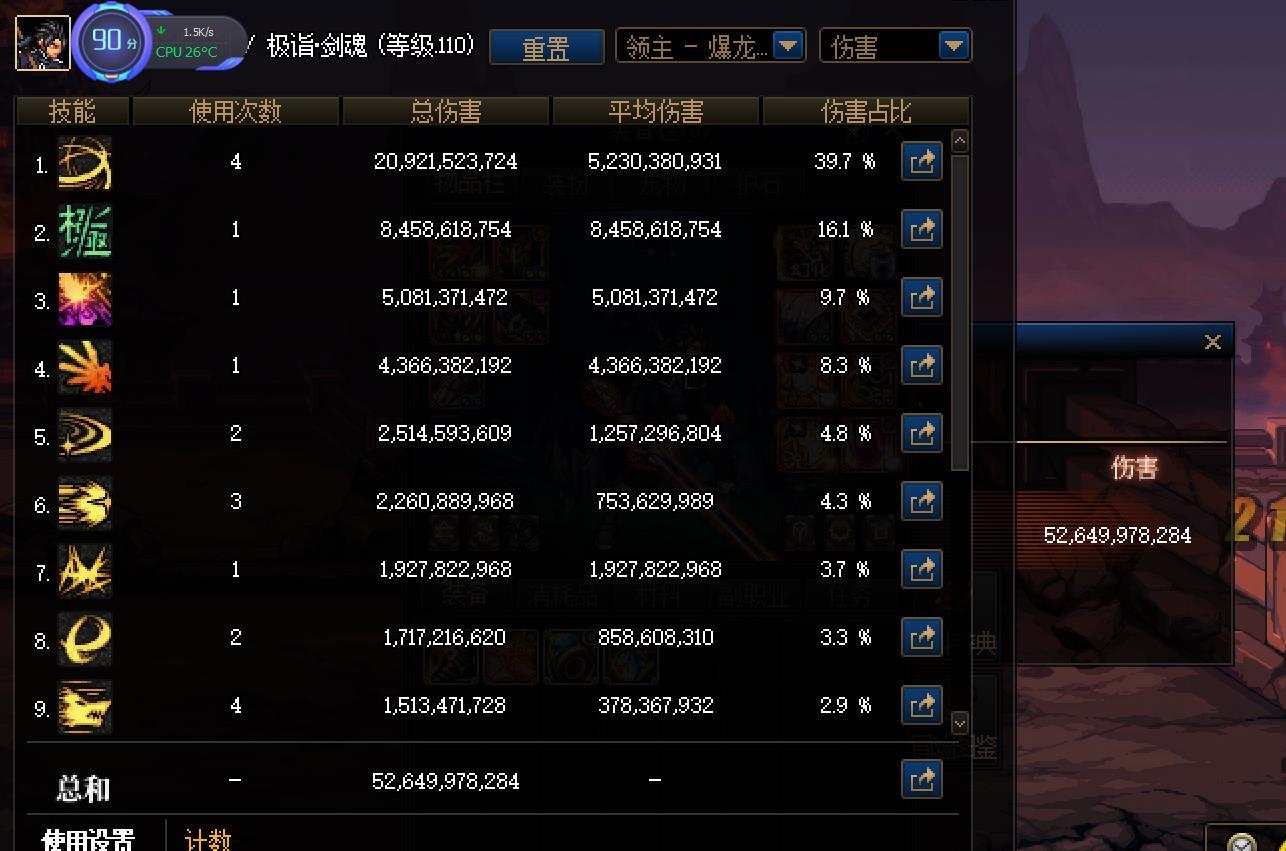Click the character portrait thumbnail
Screen dimensions: 1286x851
[42, 44]
